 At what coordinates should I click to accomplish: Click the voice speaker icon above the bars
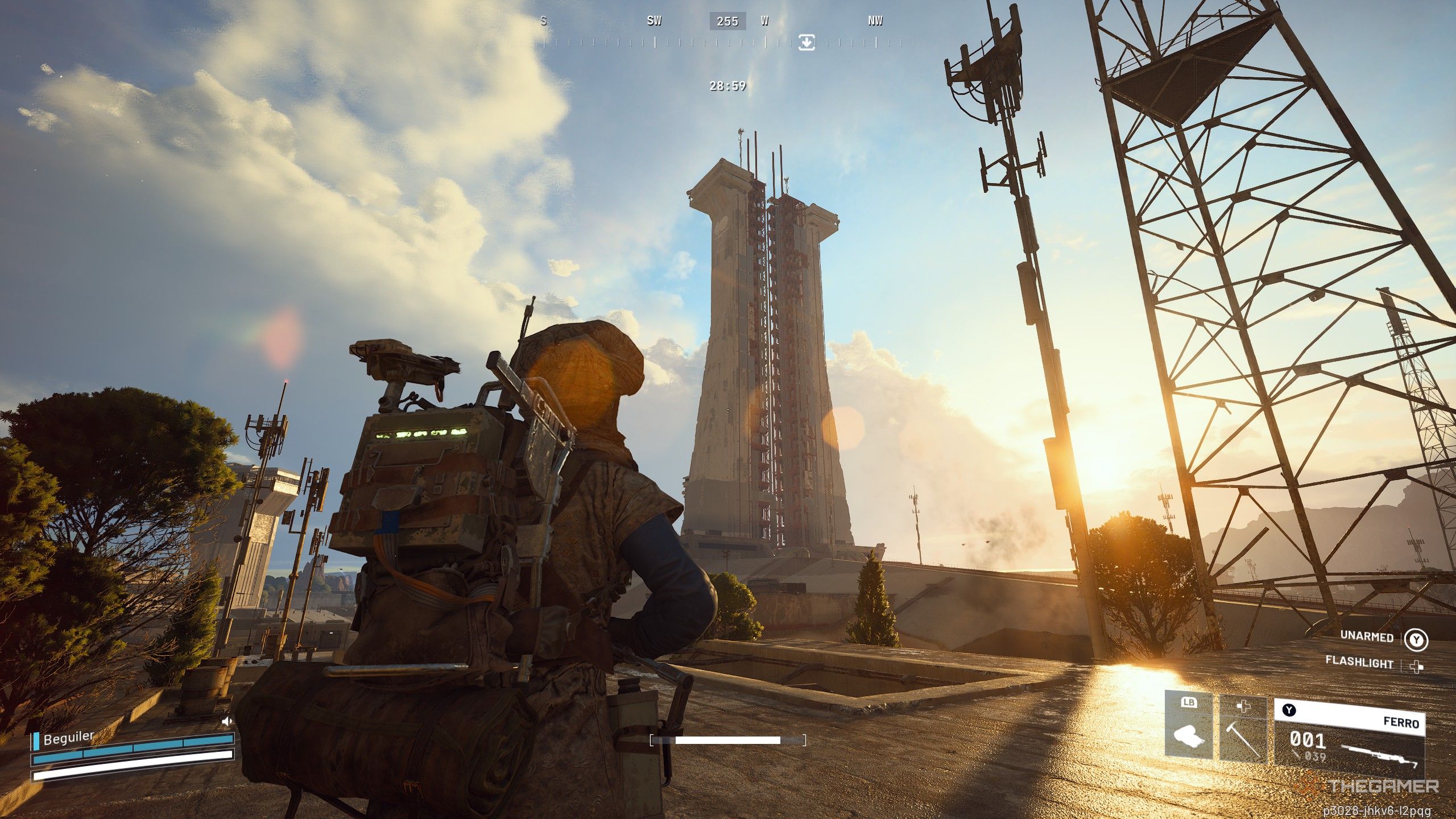click(227, 721)
